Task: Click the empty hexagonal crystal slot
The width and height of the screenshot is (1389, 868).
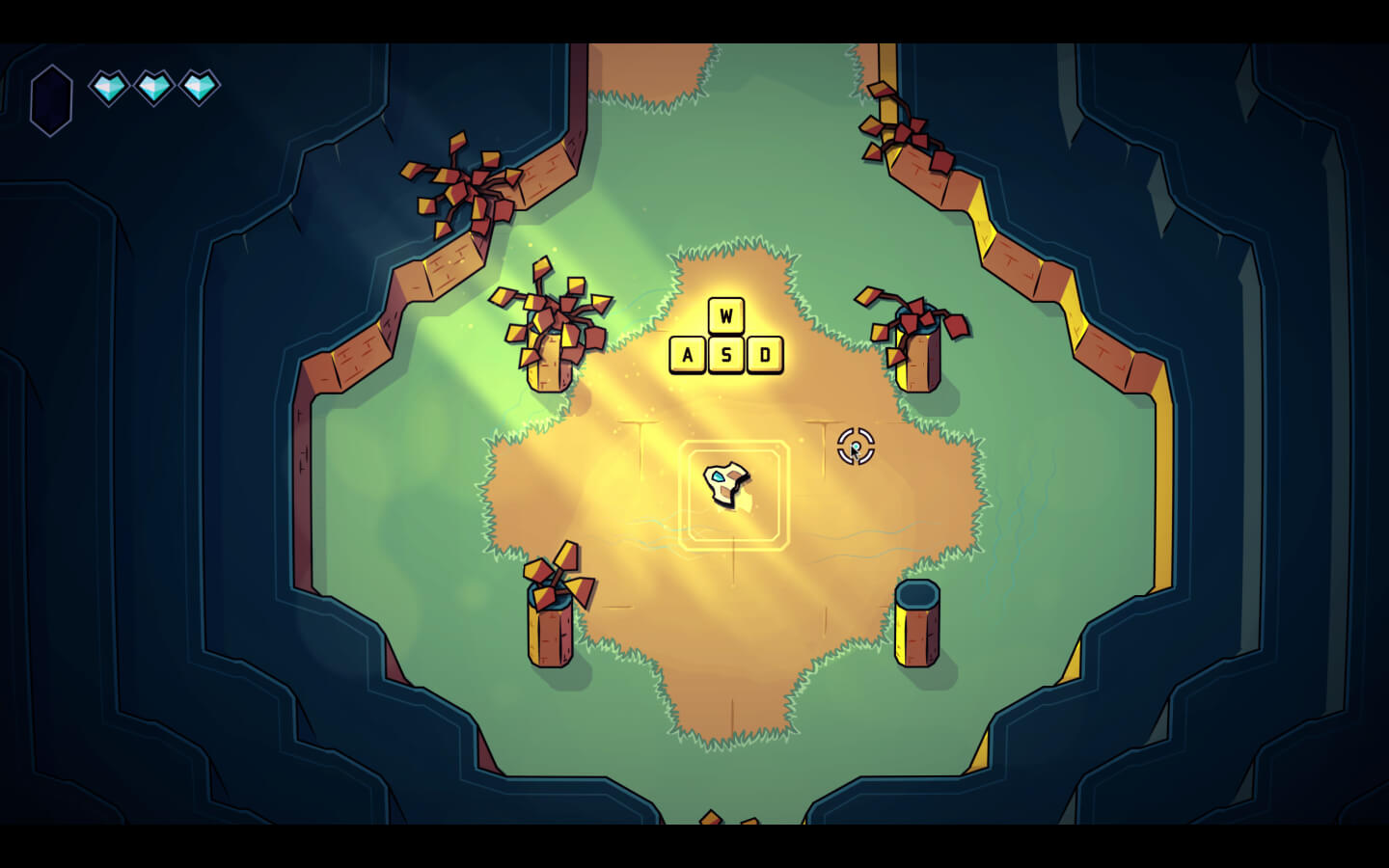Action: [51, 99]
